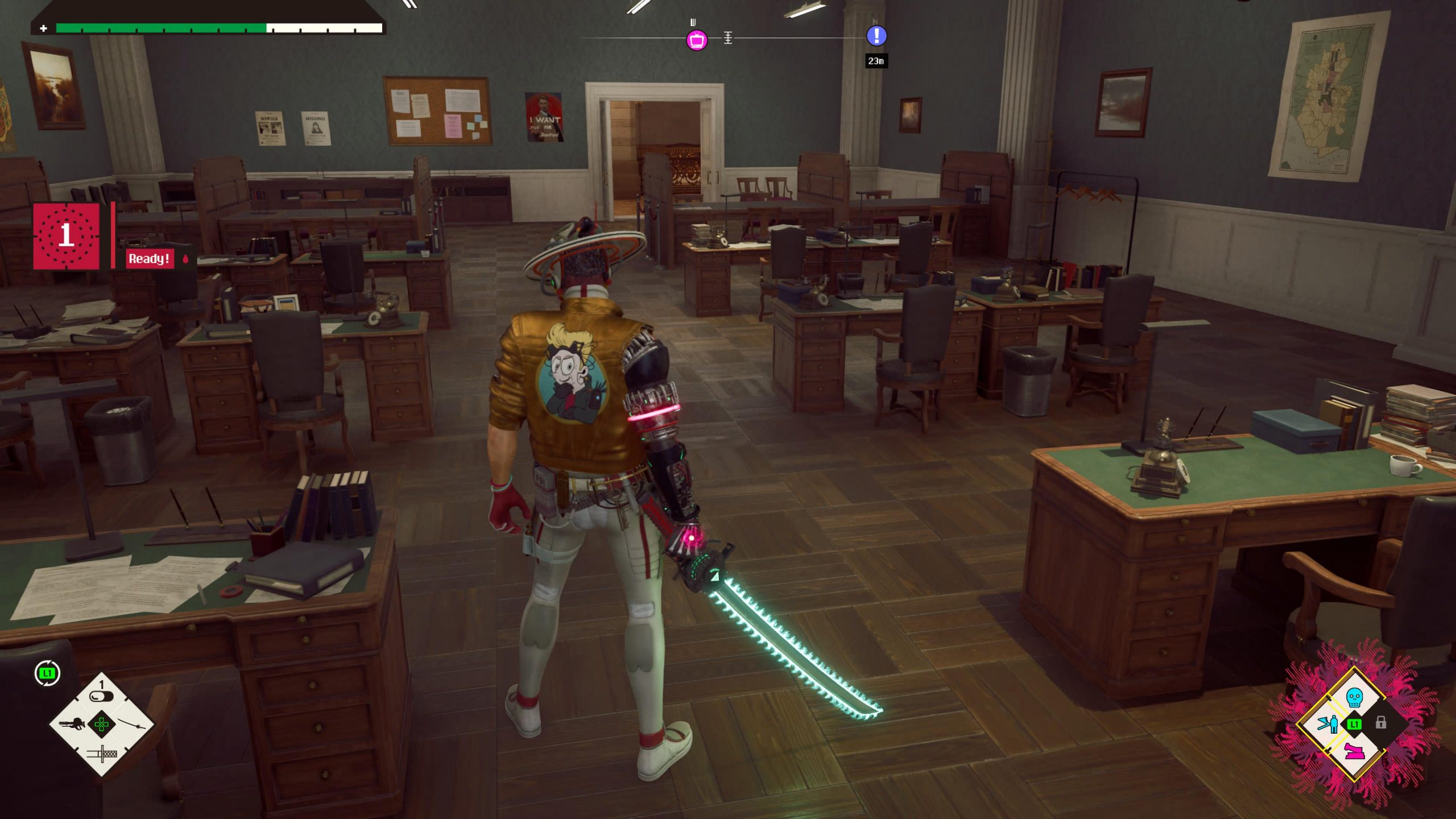Click the red Ready! status label
Image resolution: width=1456 pixels, height=819 pixels.
pyautogui.click(x=149, y=259)
